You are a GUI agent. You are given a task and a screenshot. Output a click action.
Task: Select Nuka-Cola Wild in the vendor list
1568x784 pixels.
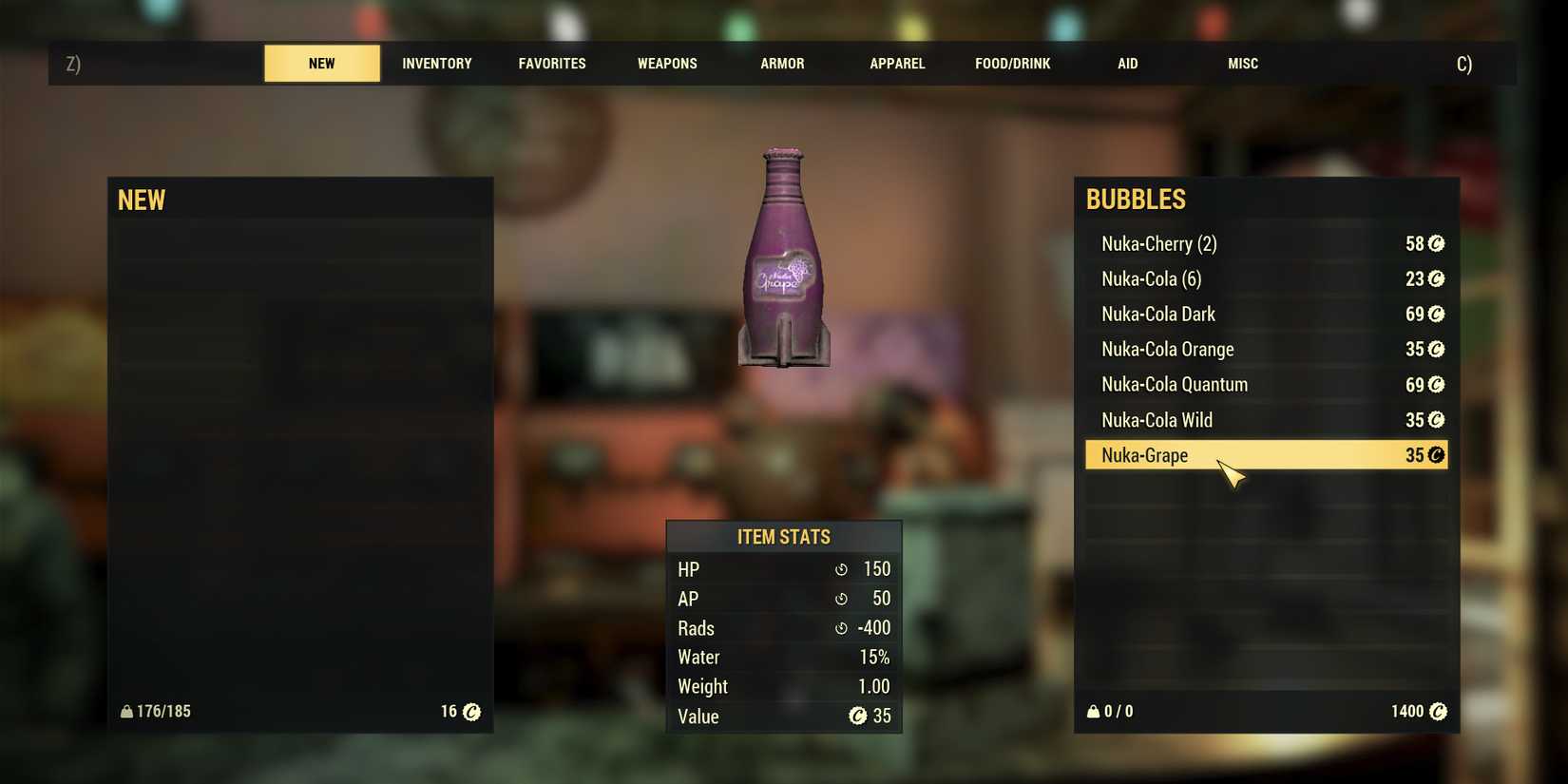click(1157, 419)
